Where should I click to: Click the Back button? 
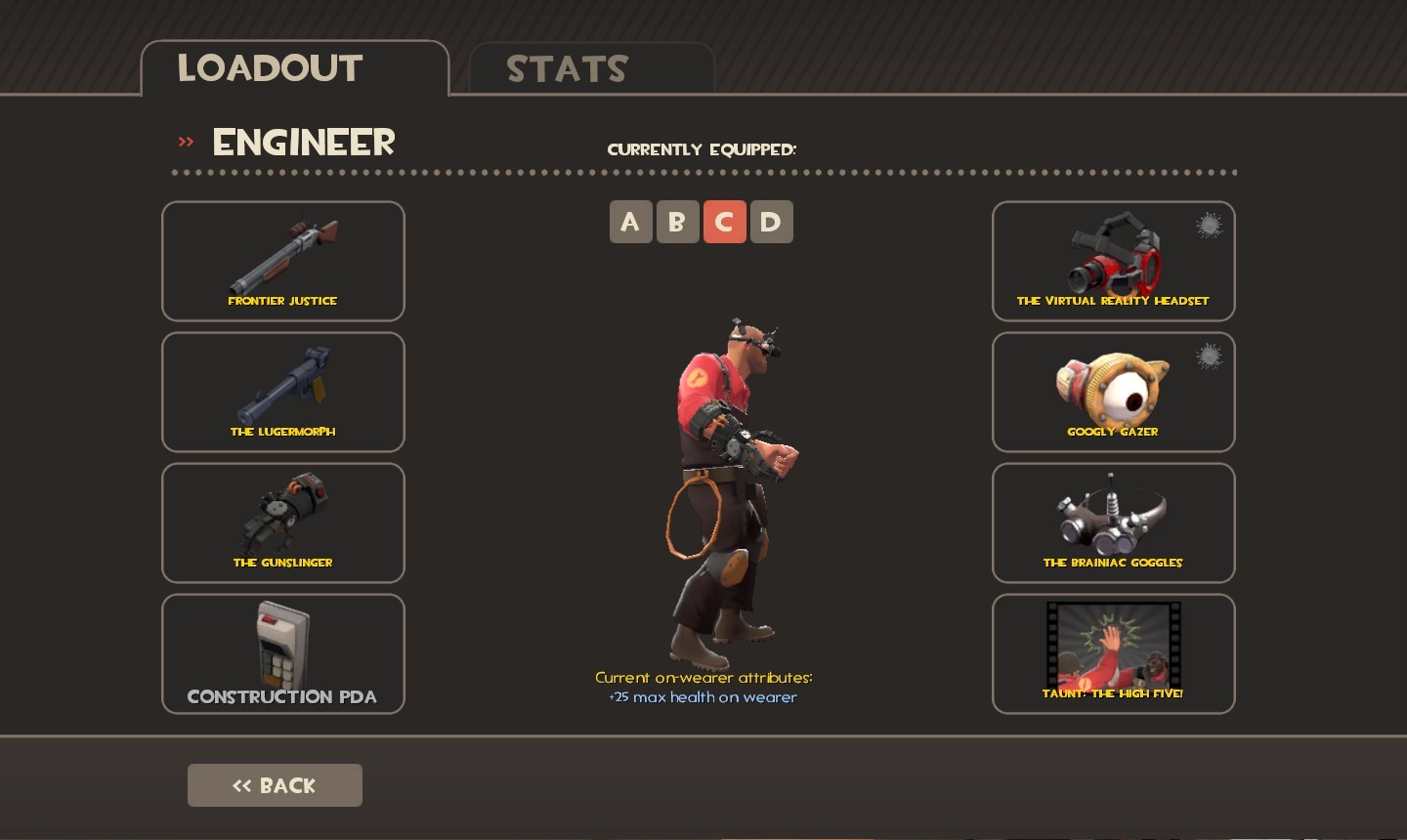point(275,784)
